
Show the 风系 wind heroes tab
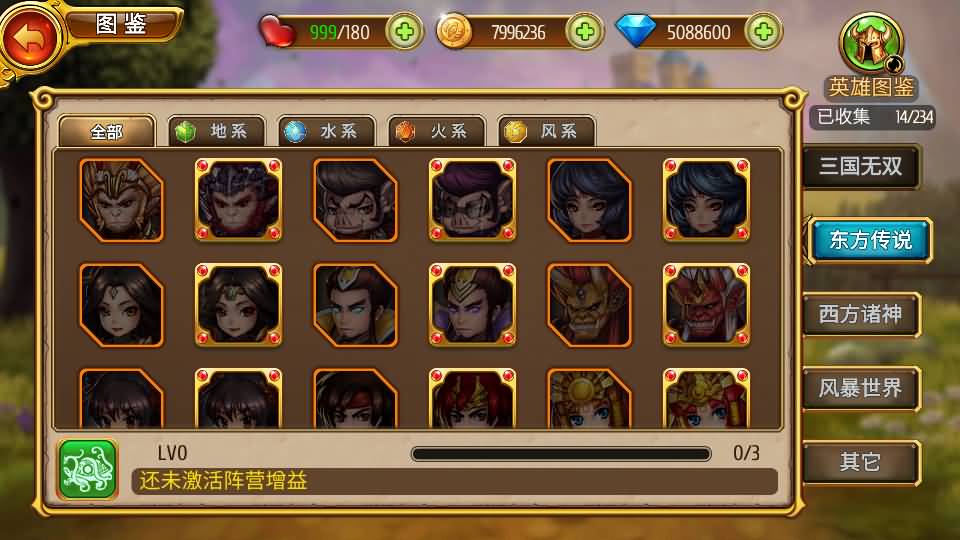pos(547,131)
